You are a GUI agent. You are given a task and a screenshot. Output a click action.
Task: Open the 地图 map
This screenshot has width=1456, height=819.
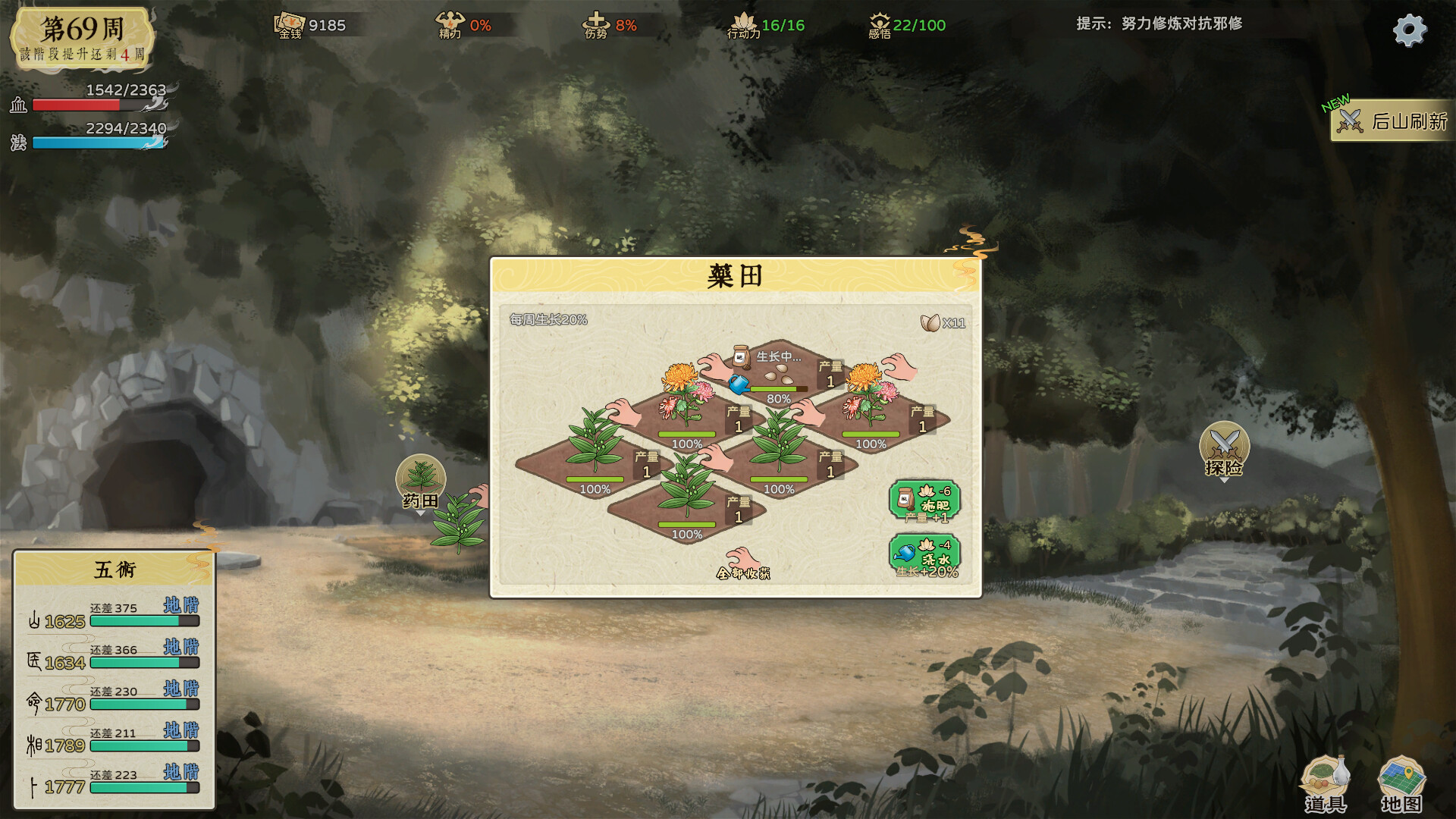point(1401,785)
